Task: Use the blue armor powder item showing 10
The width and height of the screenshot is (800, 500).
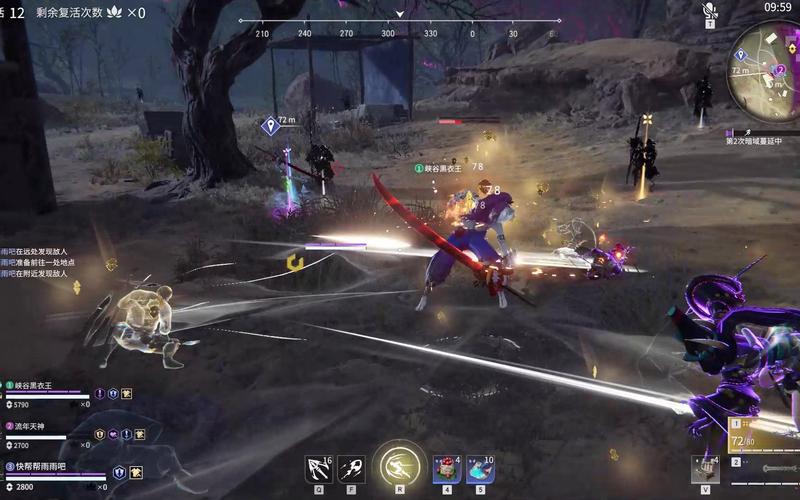Action: click(x=480, y=468)
